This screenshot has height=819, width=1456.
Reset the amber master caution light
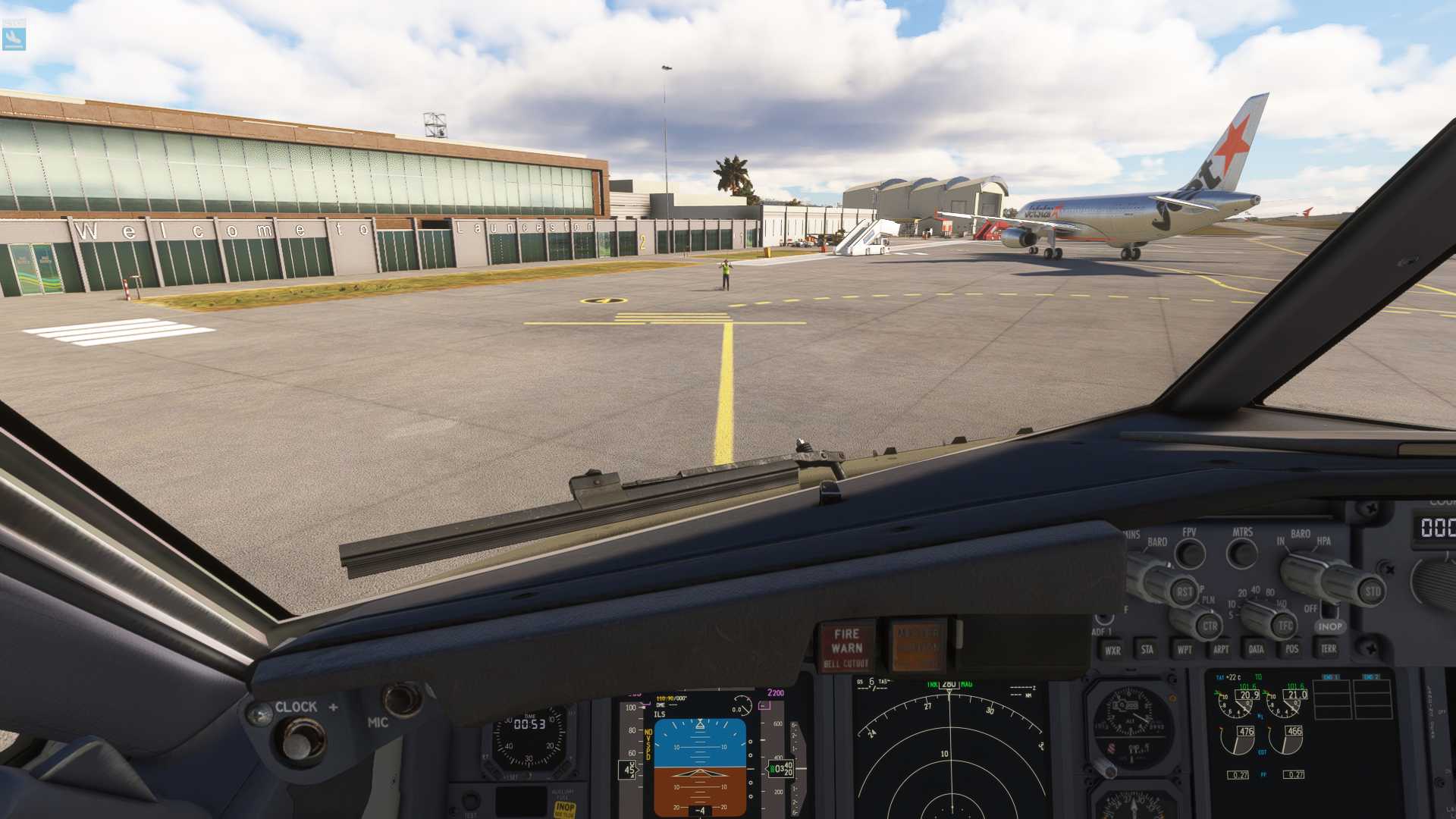point(918,646)
